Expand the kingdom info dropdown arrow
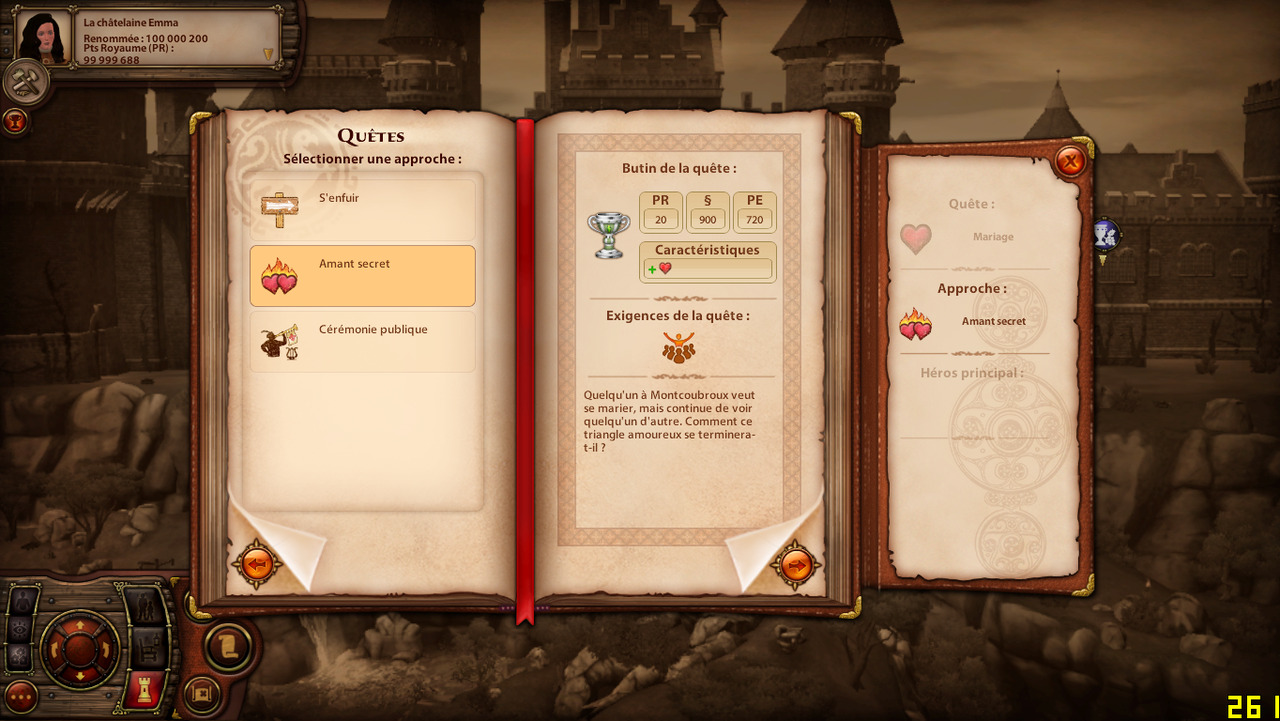1280x721 pixels. (268, 54)
